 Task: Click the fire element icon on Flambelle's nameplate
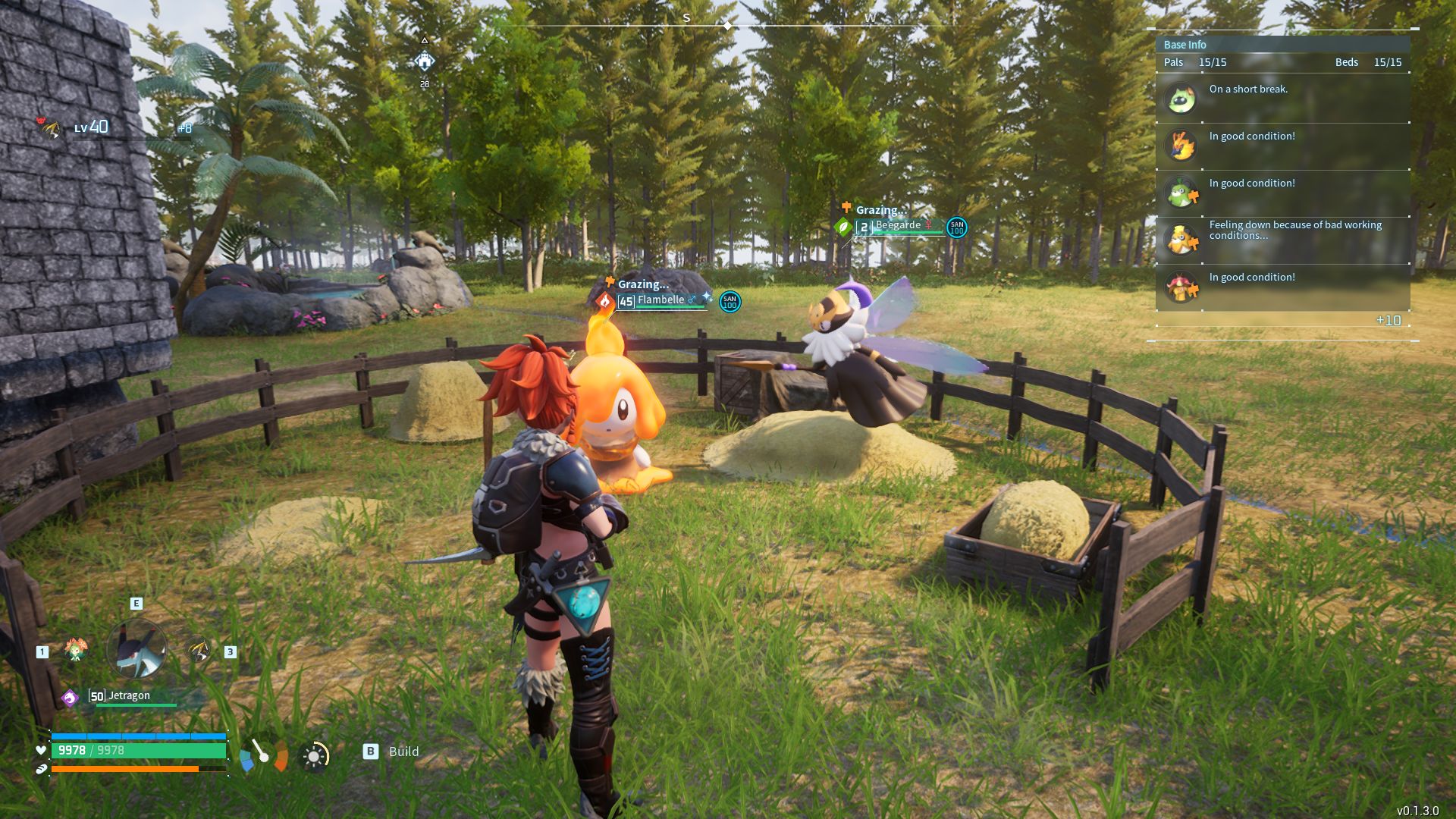tap(605, 301)
